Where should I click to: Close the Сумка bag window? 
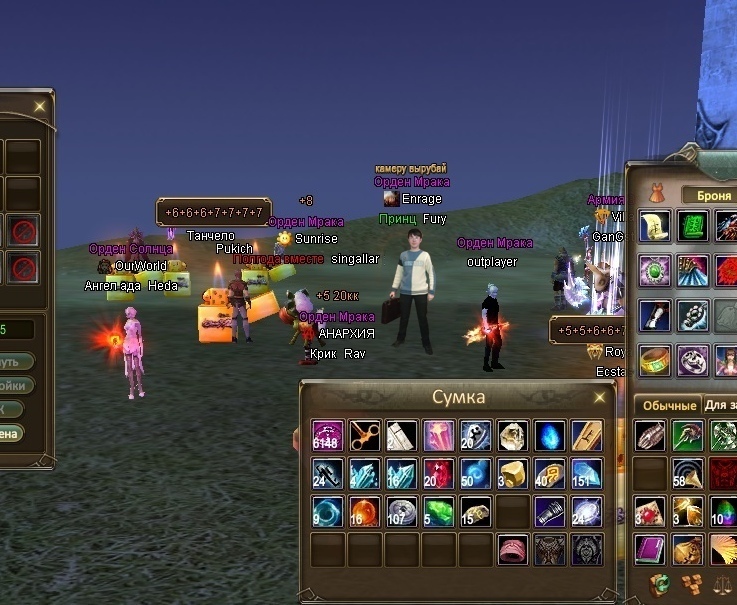point(600,397)
